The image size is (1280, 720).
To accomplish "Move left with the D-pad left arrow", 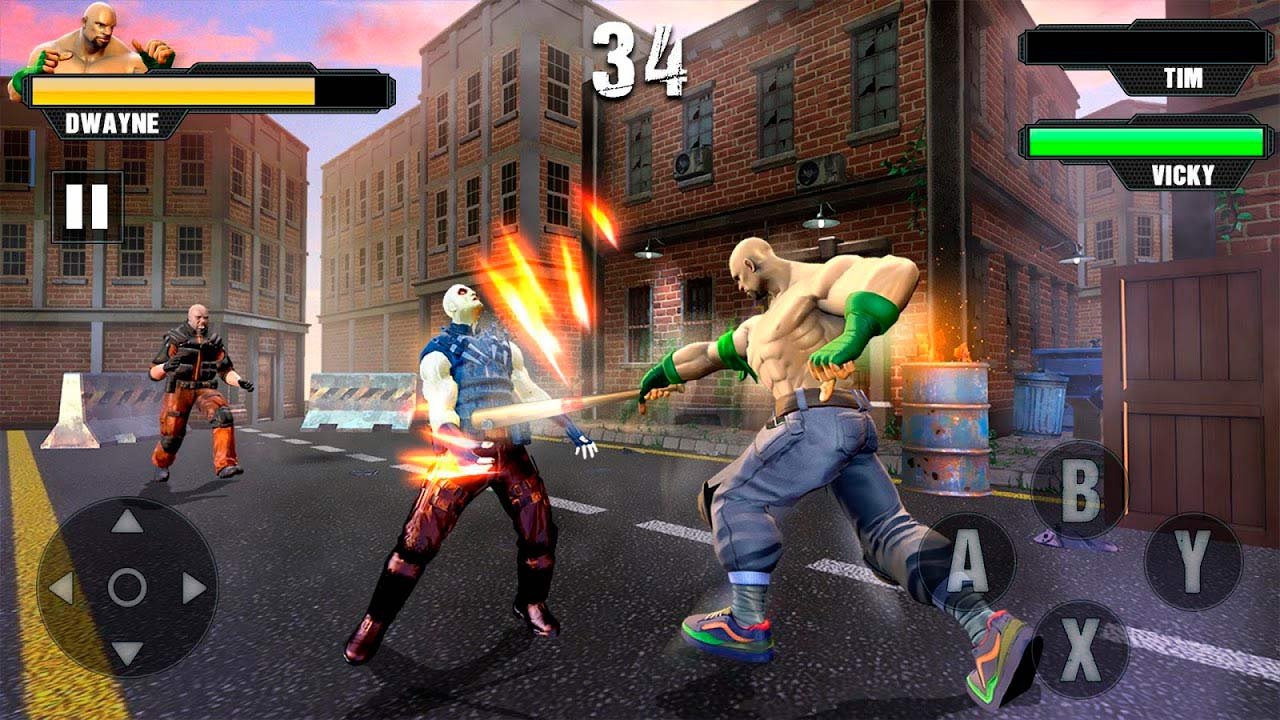I will [61, 588].
